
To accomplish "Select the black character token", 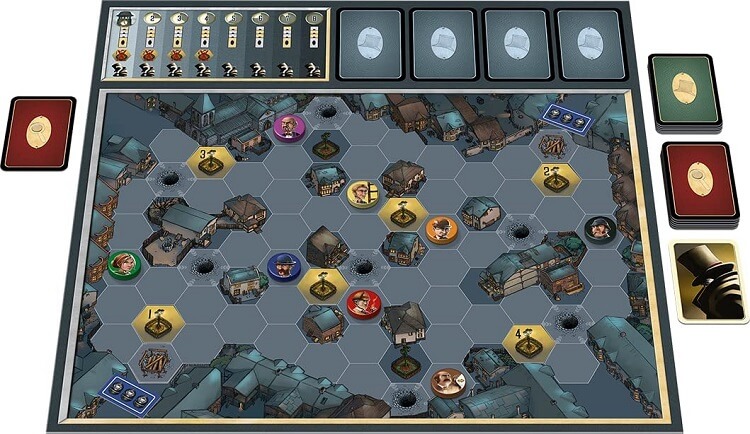I will point(599,229).
